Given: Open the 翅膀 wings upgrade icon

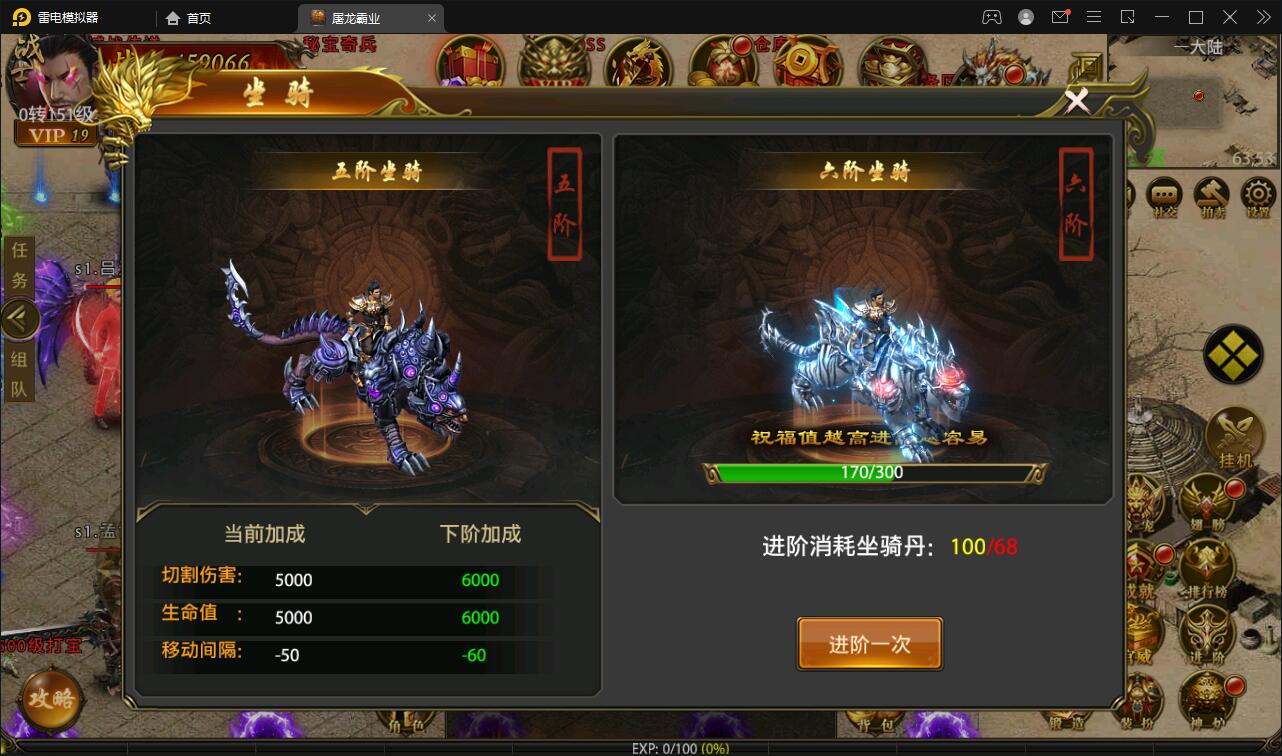Looking at the screenshot, I should click(1205, 500).
